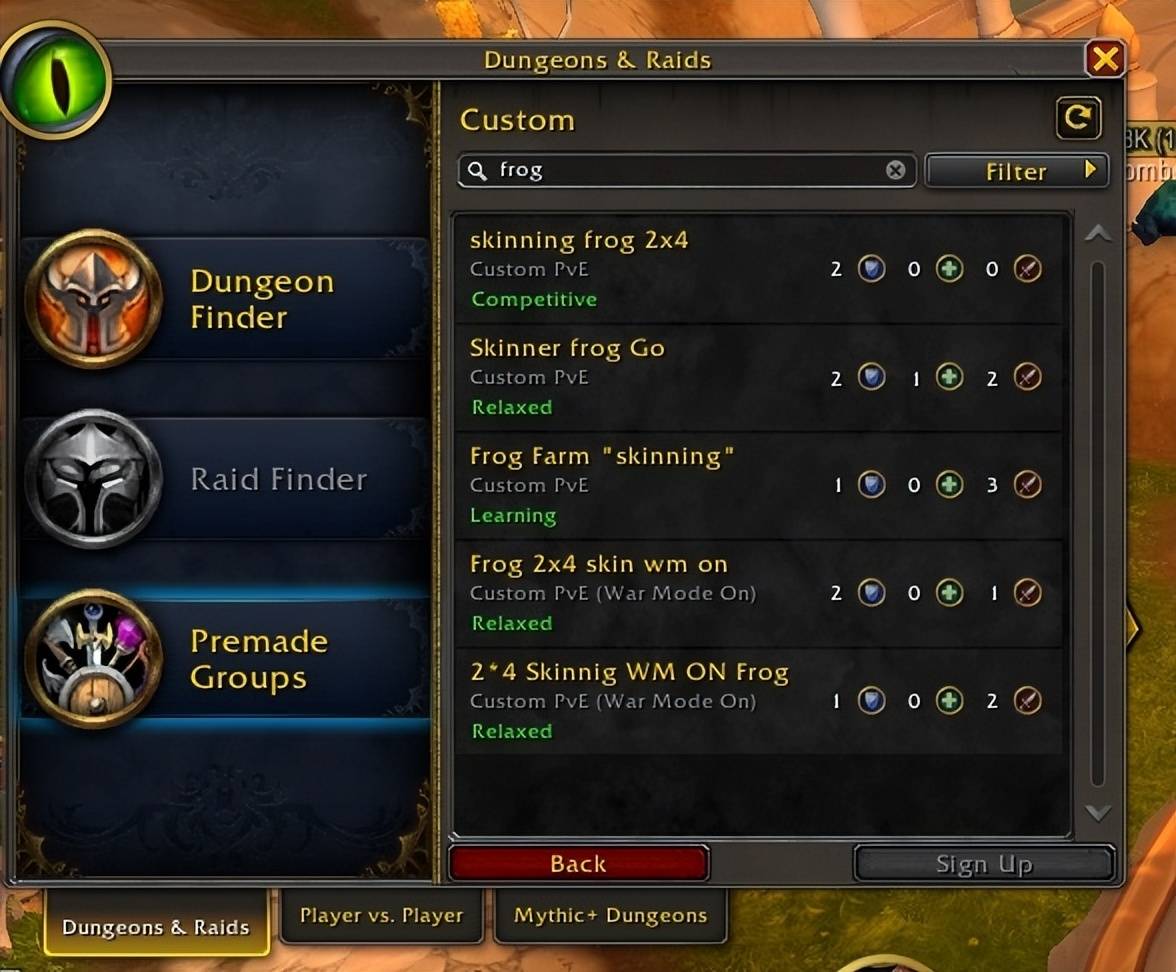1176x972 pixels.
Task: Clear the search text field
Action: pyautogui.click(x=895, y=170)
